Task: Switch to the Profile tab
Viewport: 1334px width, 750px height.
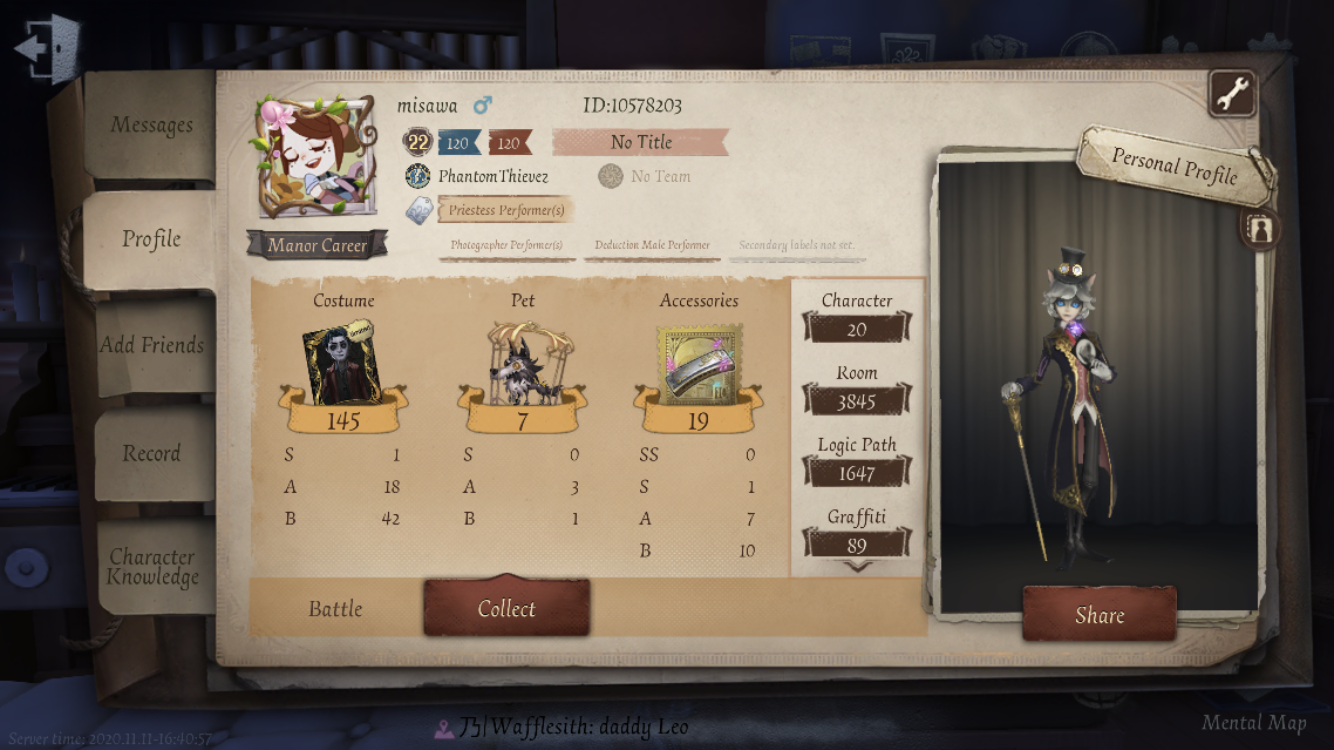Action: [x=151, y=239]
